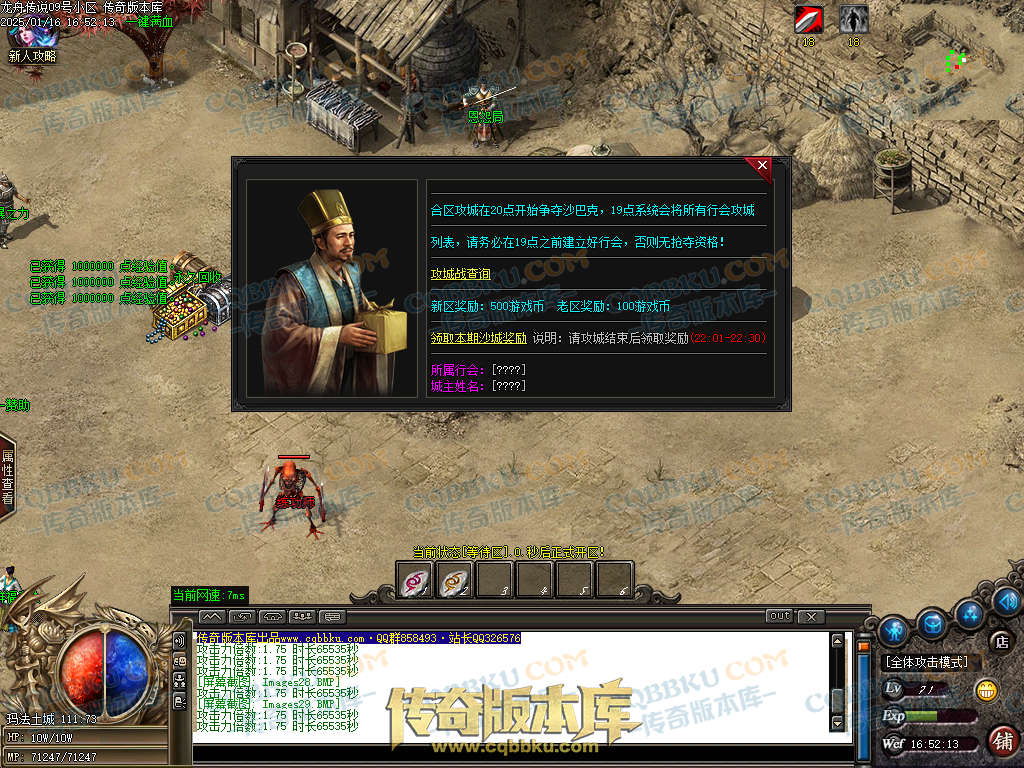
Task: Toggle the 全体攻击模式 attack mode label
Action: tap(926, 662)
